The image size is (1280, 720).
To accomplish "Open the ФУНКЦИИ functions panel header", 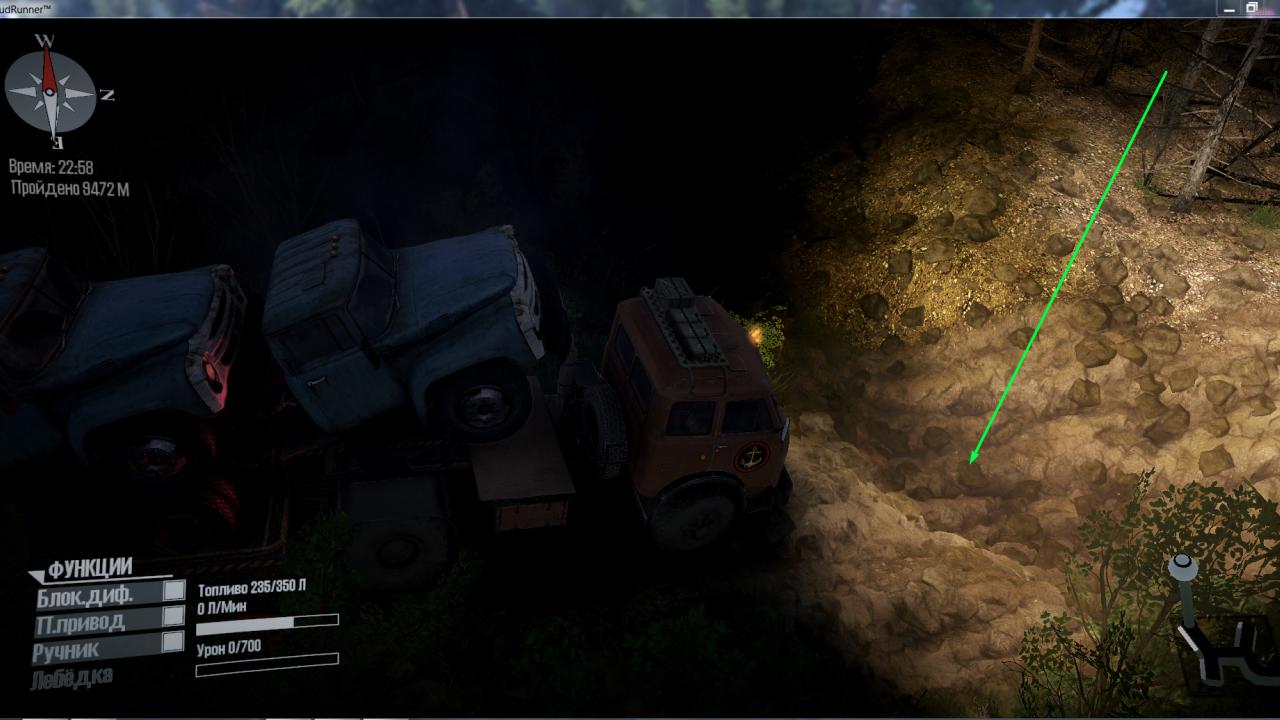I will tap(90, 568).
